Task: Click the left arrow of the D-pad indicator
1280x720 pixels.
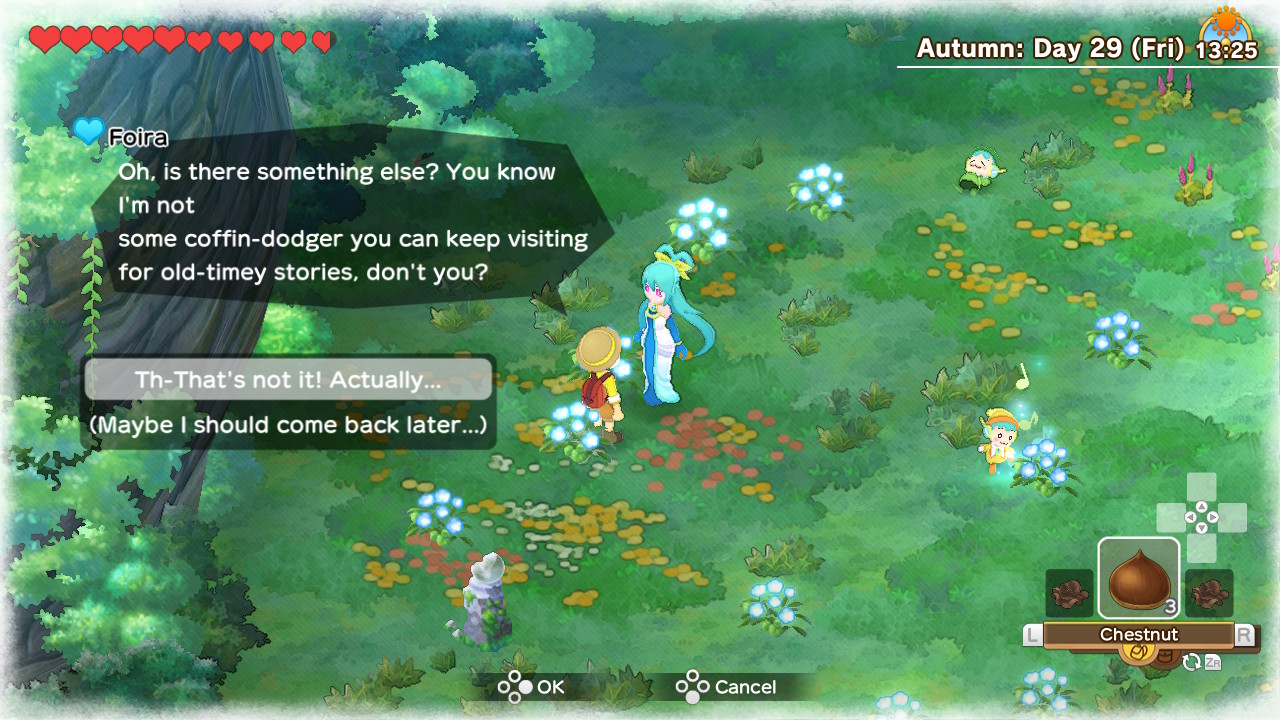Action: coord(1190,517)
